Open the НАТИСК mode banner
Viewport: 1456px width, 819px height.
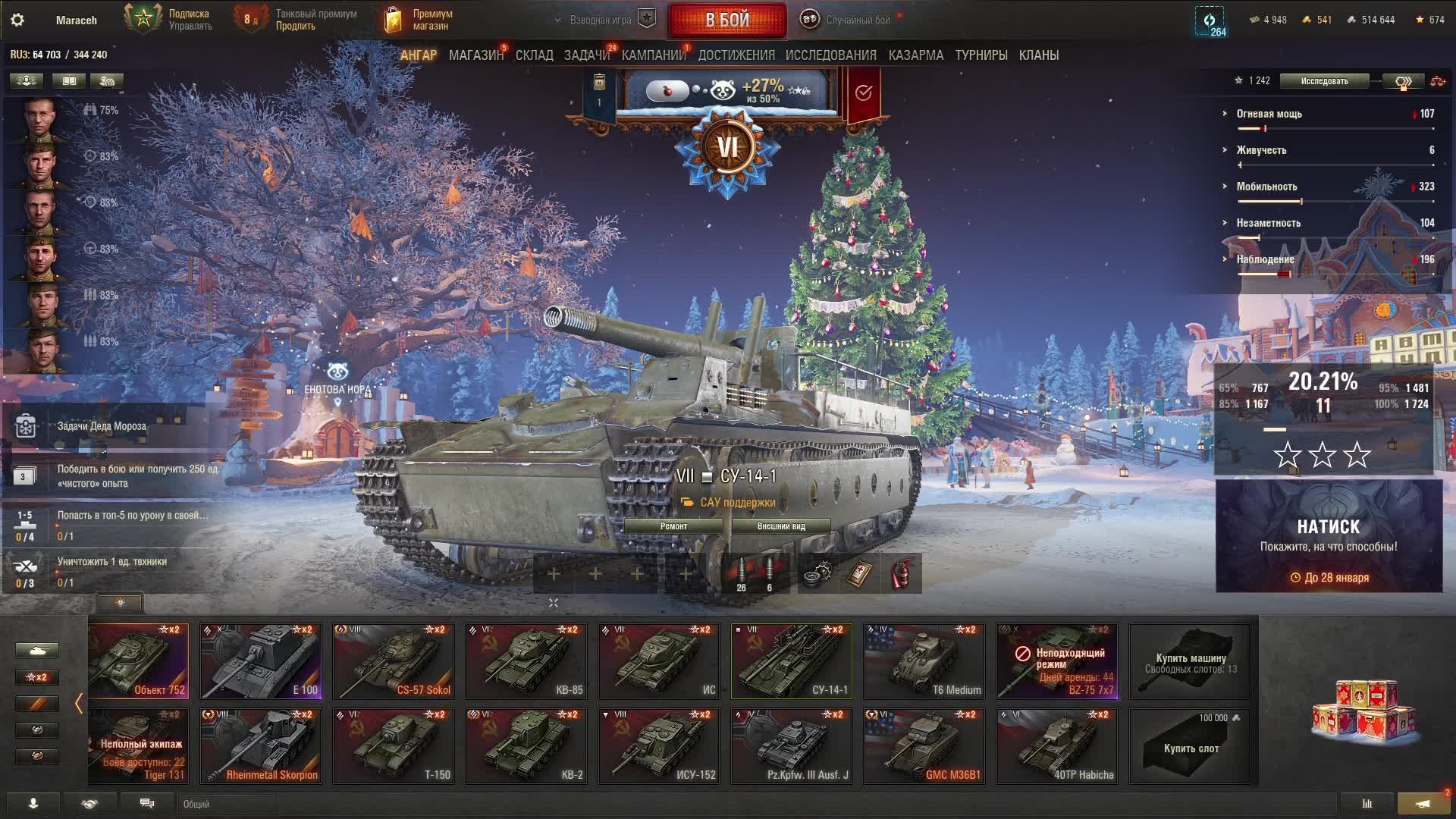pos(1329,536)
